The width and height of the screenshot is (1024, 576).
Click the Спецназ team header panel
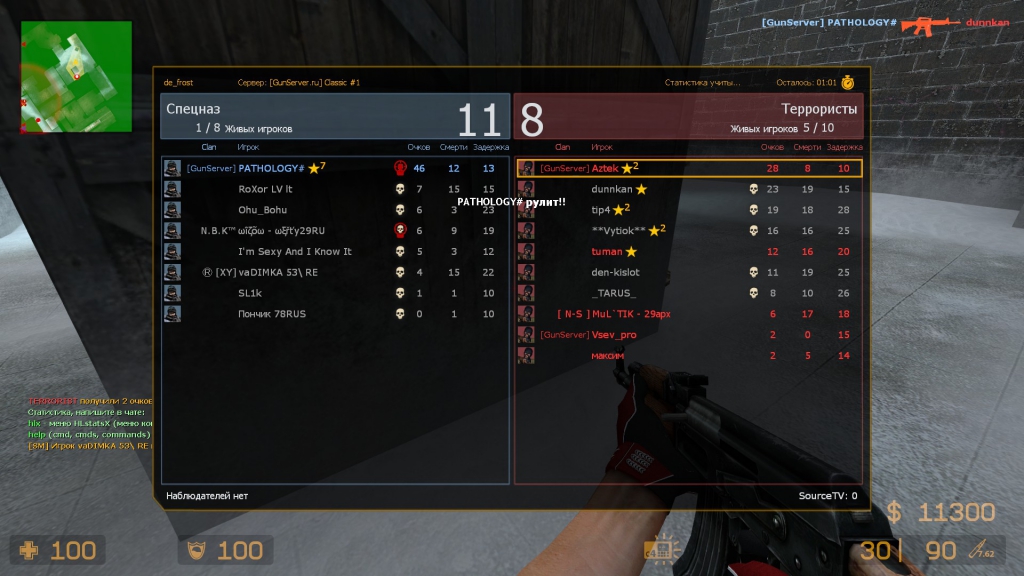tap(335, 116)
